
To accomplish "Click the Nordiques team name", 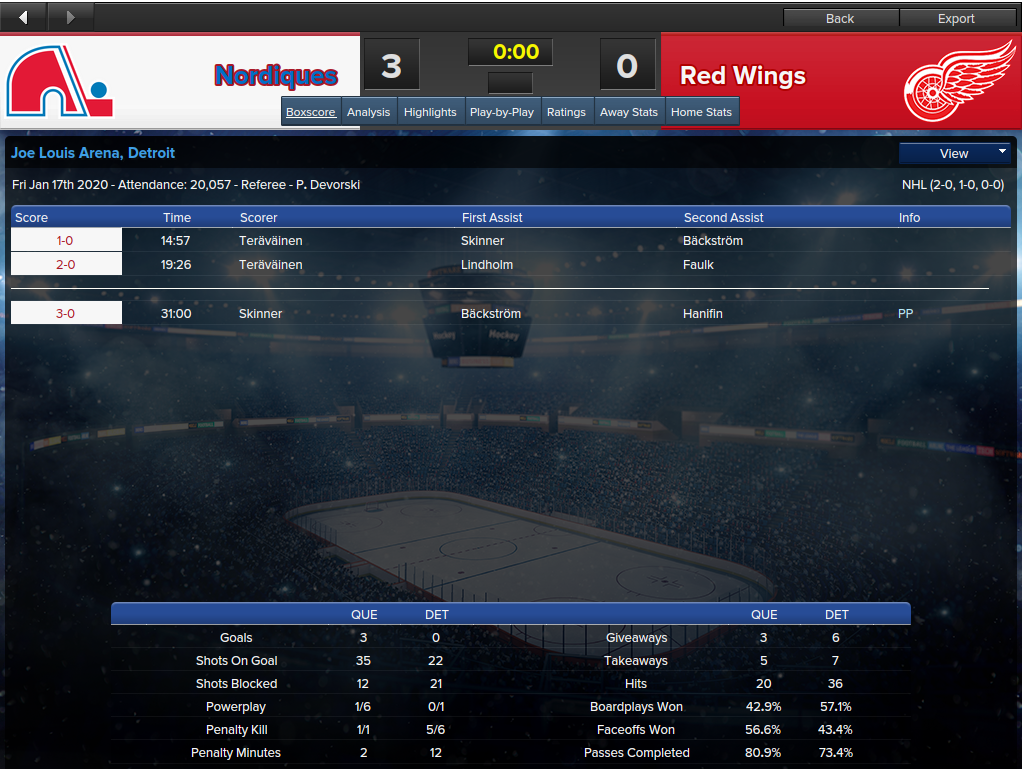I will [x=276, y=76].
